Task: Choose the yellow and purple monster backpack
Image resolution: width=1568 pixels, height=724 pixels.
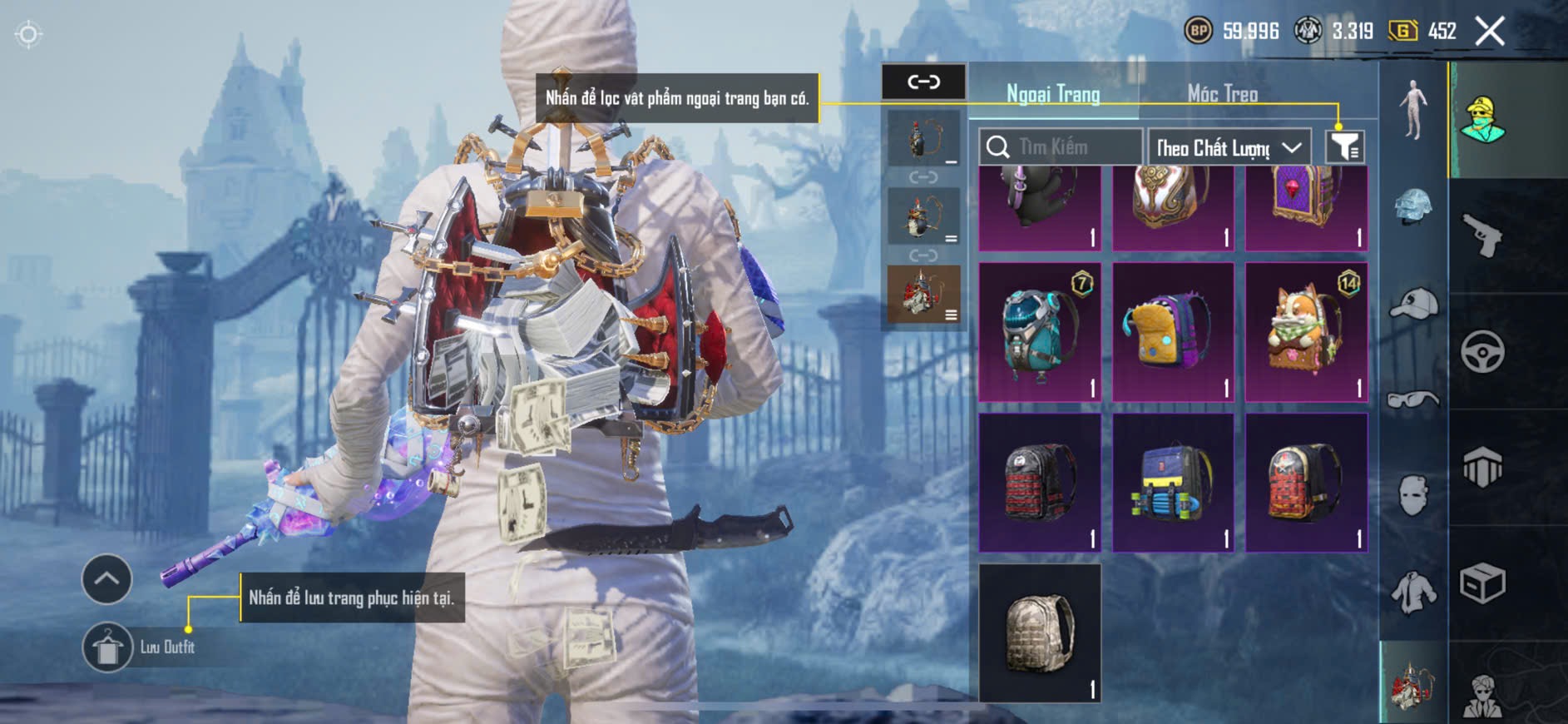Action: pyautogui.click(x=1173, y=332)
